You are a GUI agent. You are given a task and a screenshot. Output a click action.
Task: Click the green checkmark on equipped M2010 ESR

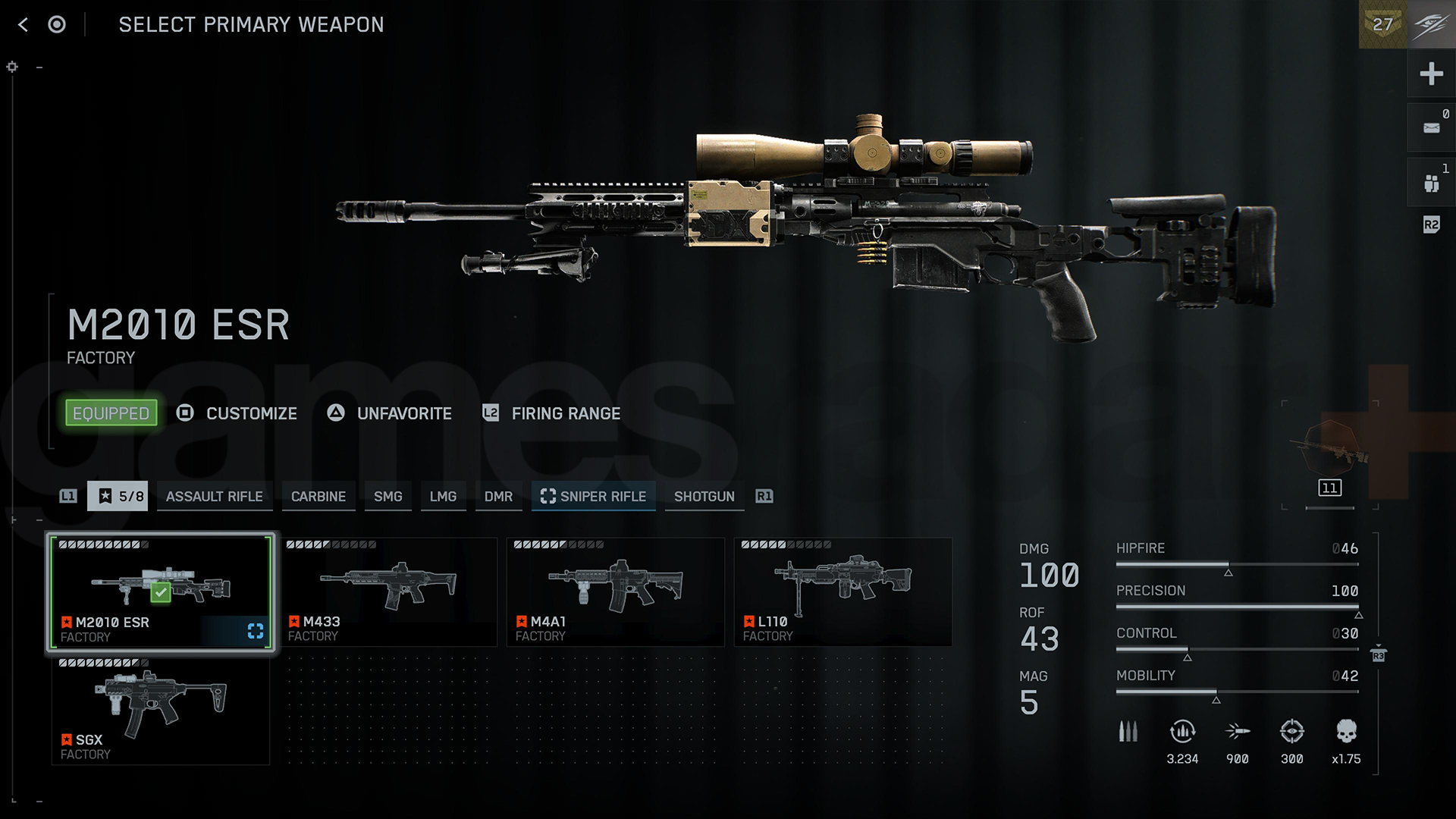click(x=159, y=592)
